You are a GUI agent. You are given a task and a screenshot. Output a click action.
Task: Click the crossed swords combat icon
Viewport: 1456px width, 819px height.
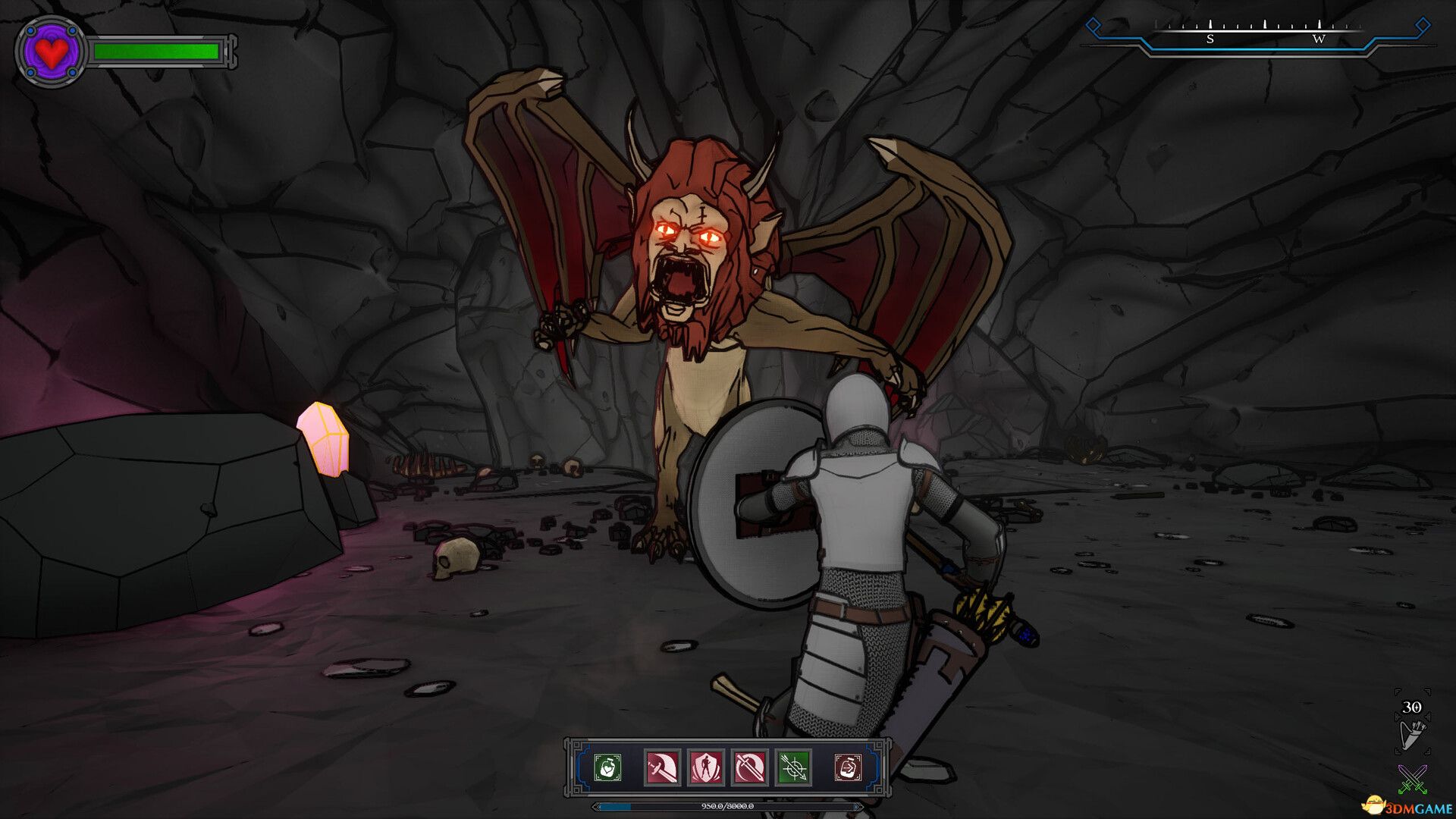point(1412,779)
